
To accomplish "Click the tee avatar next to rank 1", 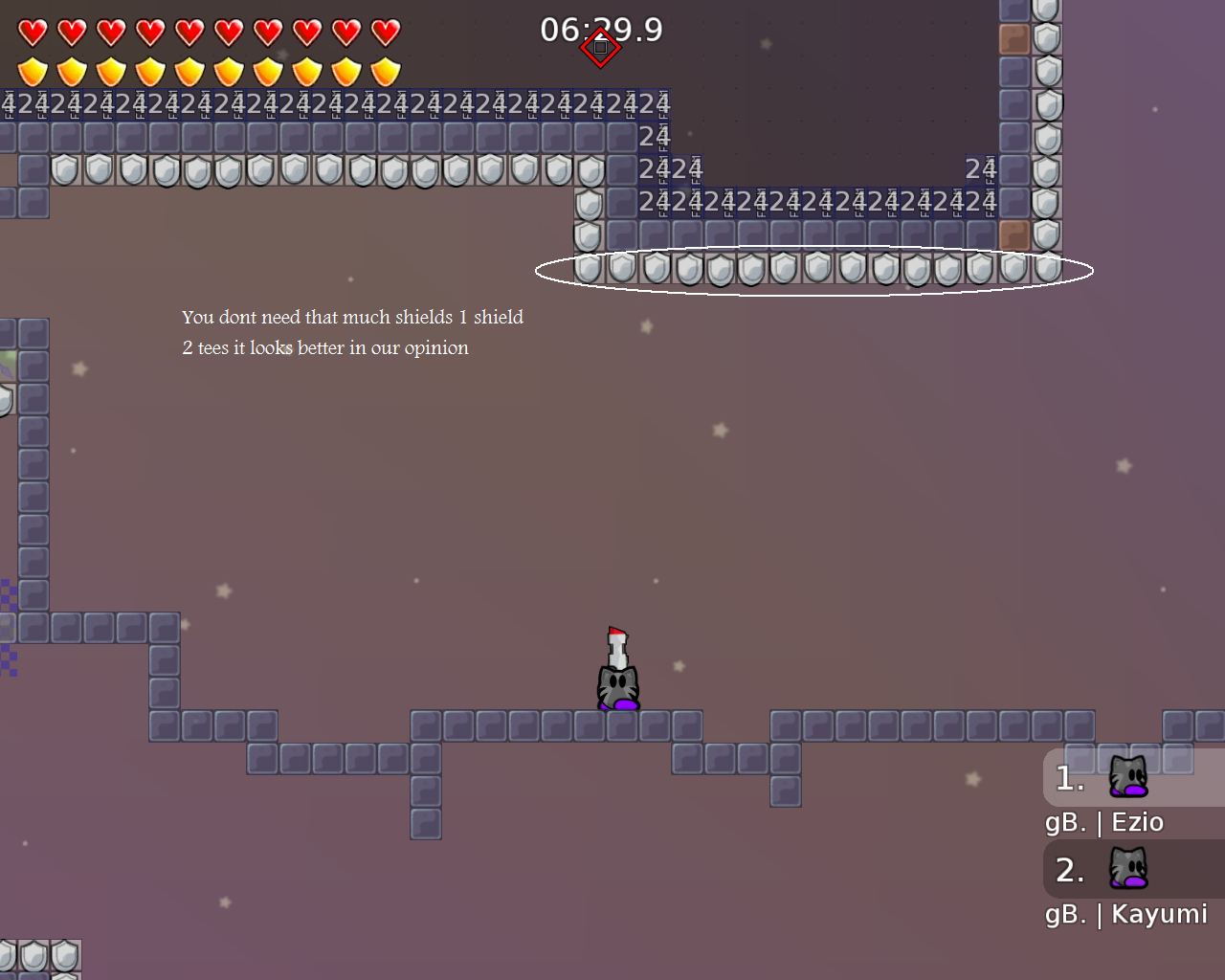I will pos(1129,777).
